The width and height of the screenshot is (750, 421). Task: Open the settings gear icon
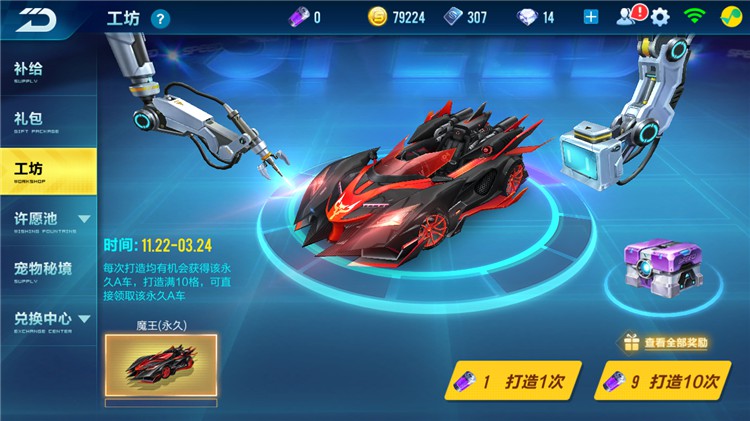(x=660, y=17)
